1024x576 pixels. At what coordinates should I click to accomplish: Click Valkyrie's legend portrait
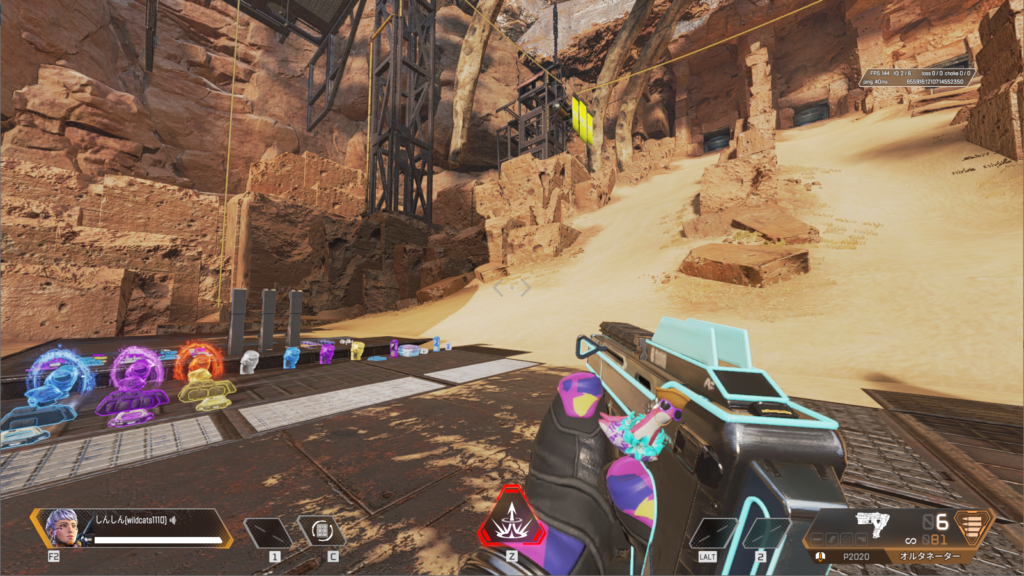pos(61,527)
